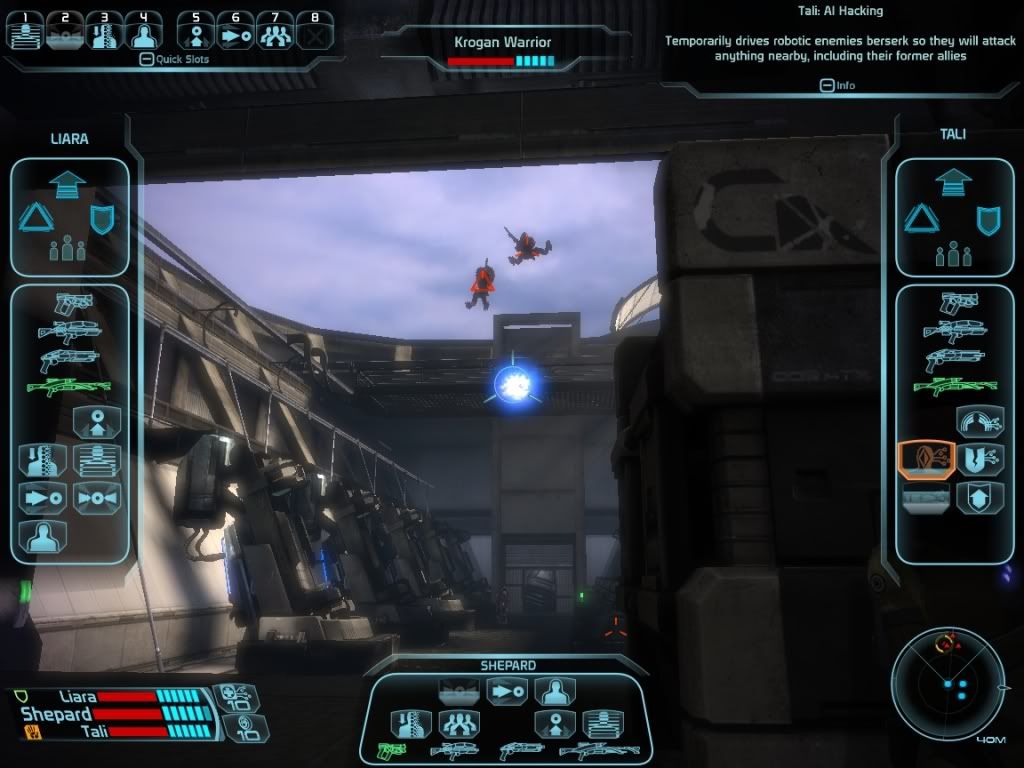The image size is (1024, 768).
Task: Activate Tali's AI Hacking power
Action: [925, 459]
